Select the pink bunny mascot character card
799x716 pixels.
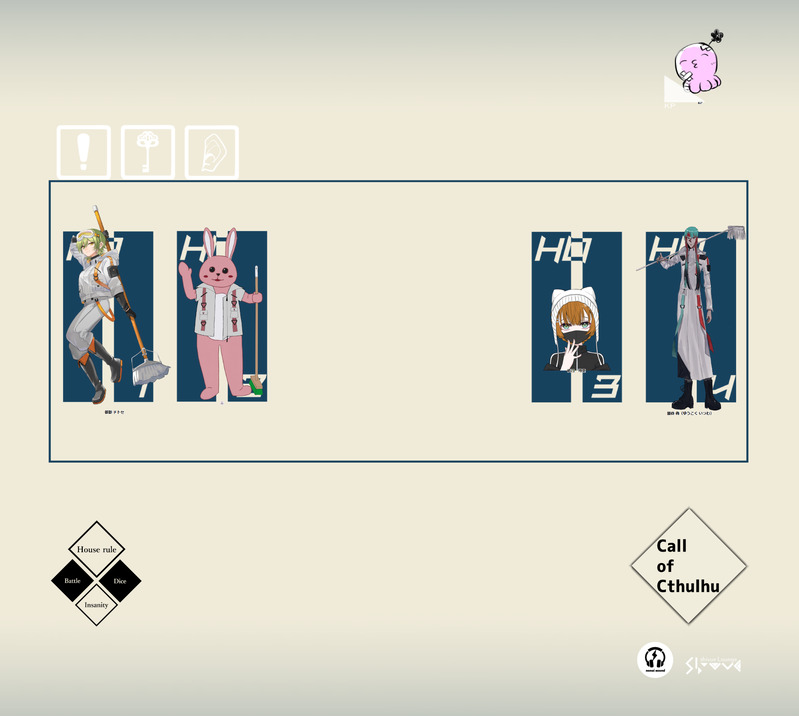click(222, 316)
